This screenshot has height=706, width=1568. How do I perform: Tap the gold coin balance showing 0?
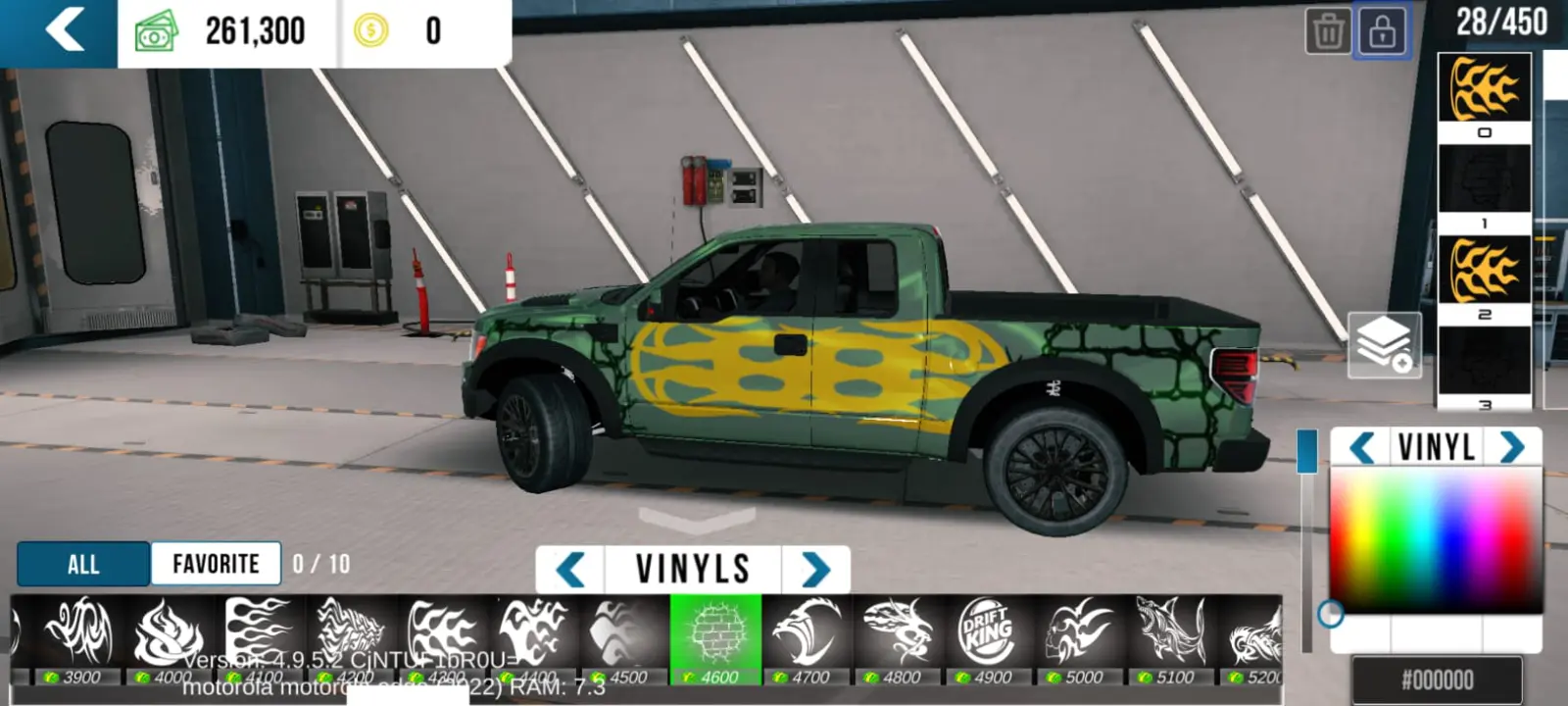pos(412,29)
